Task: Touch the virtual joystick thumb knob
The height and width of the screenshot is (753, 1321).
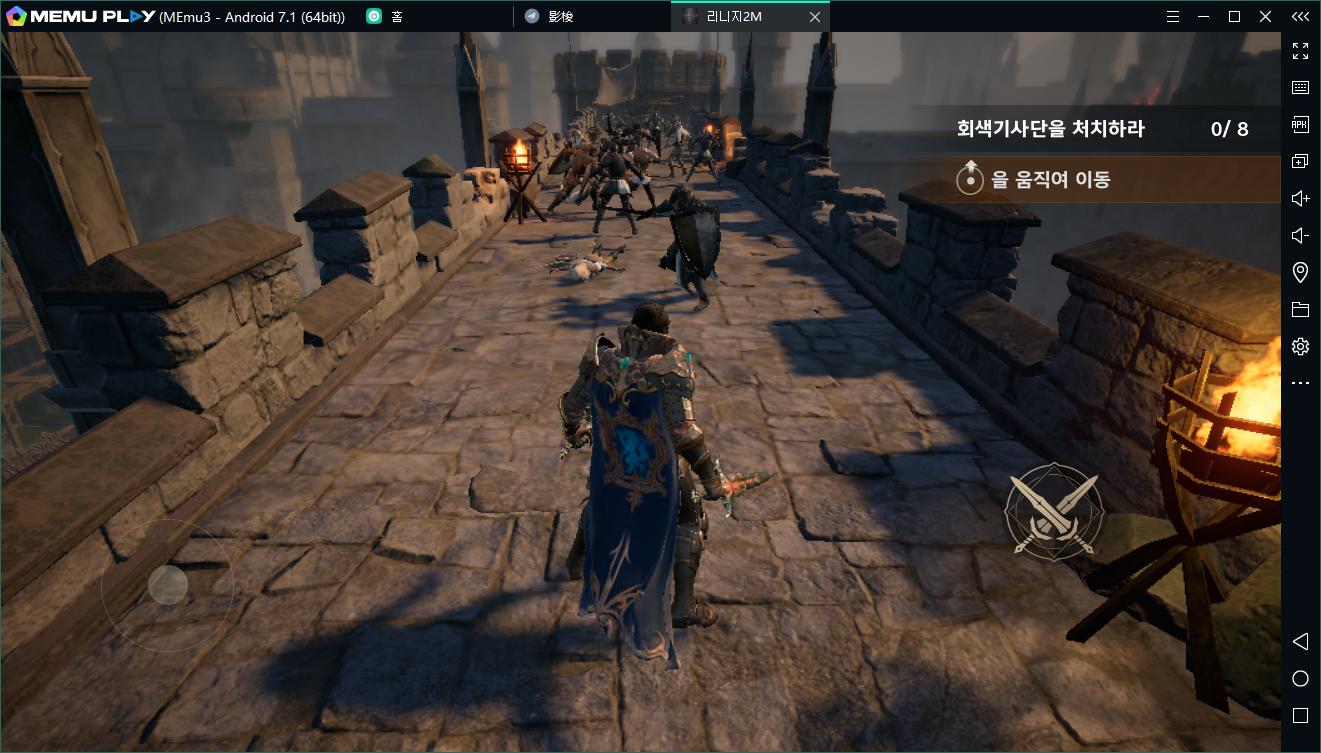Action: 168,585
